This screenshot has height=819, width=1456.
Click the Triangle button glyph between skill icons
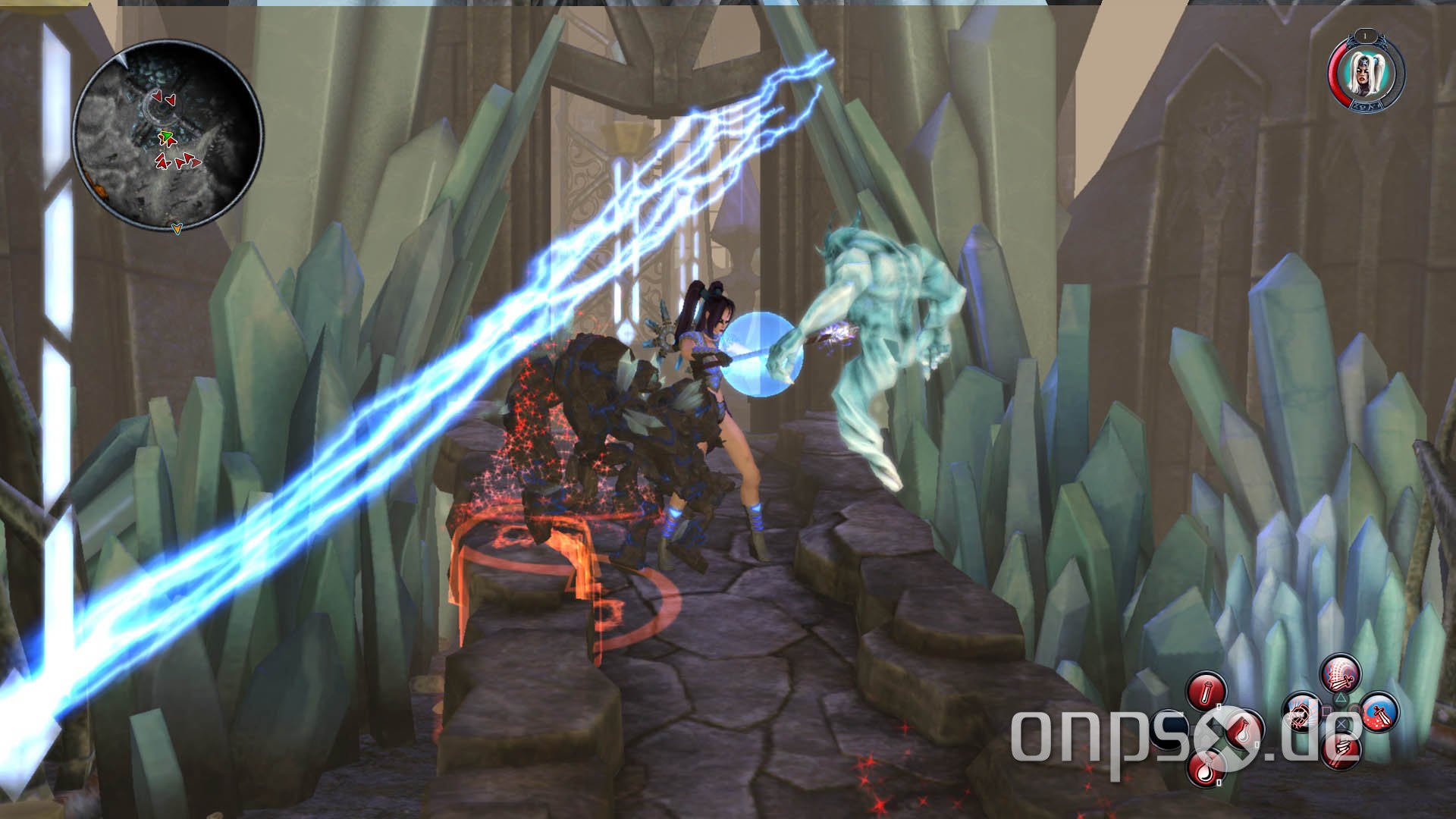pos(1340,698)
